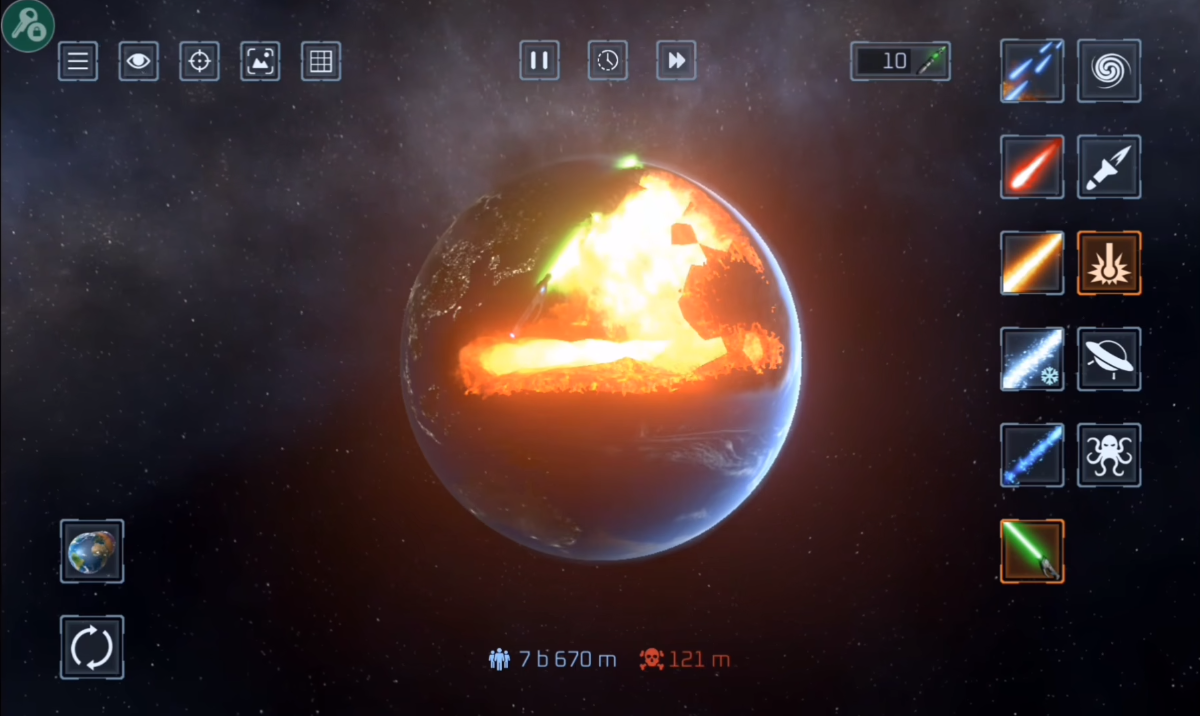Fast forward the simulation

tap(677, 61)
